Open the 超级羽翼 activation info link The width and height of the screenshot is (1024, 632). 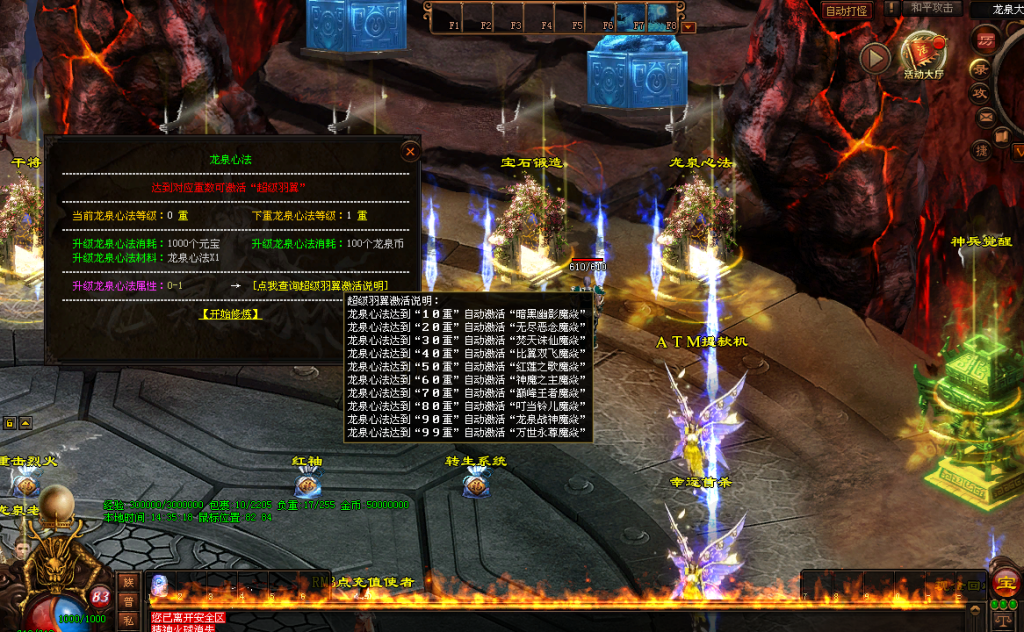(x=320, y=286)
